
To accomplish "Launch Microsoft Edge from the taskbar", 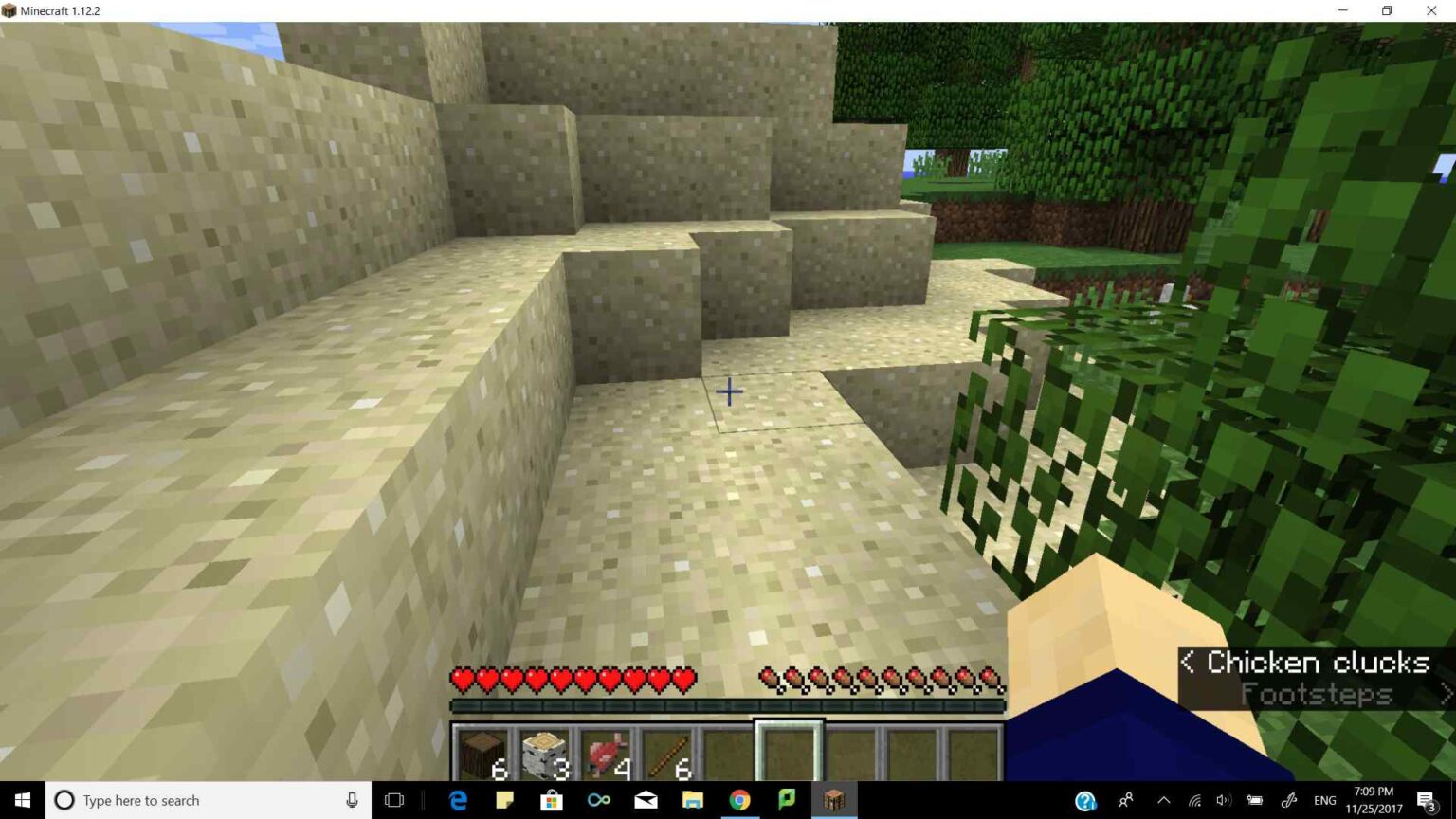I will point(458,800).
